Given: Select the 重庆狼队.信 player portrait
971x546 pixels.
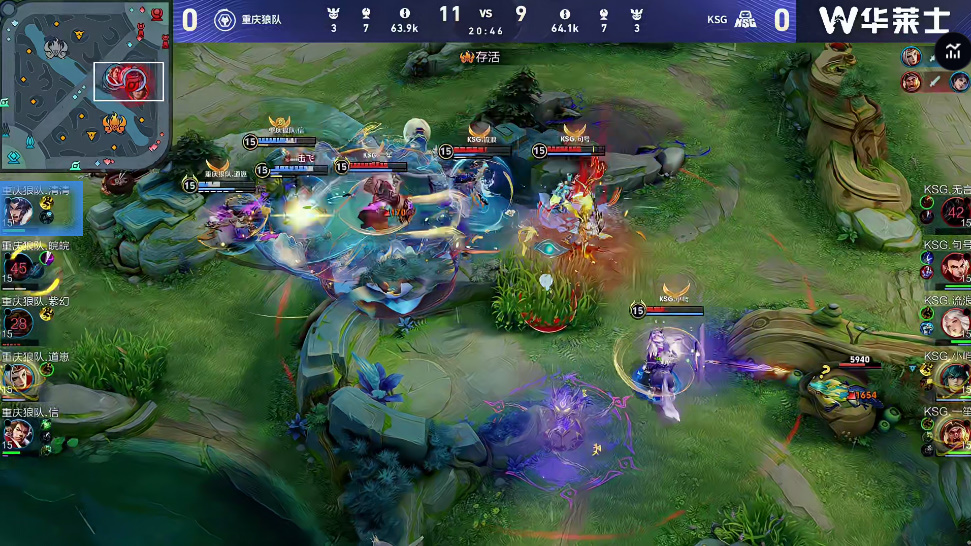Looking at the screenshot, I should (x=17, y=433).
